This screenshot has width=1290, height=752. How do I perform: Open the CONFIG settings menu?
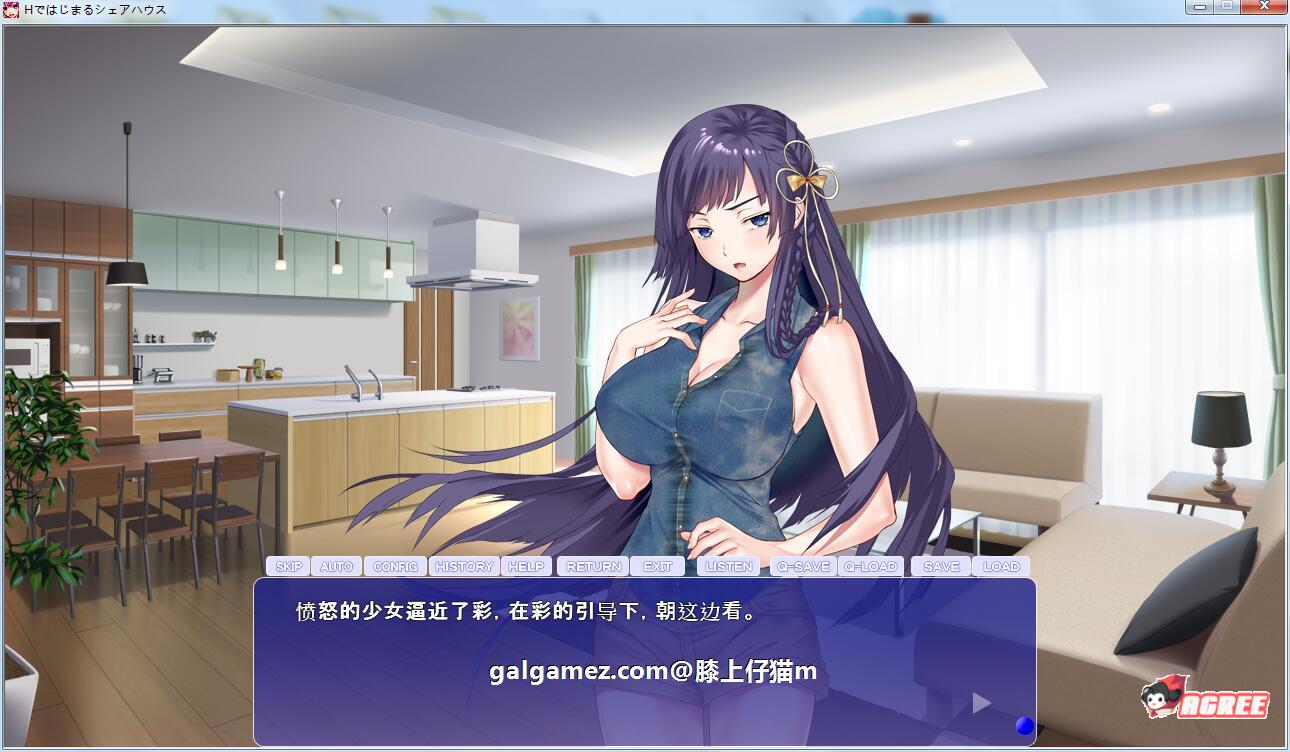[396, 566]
